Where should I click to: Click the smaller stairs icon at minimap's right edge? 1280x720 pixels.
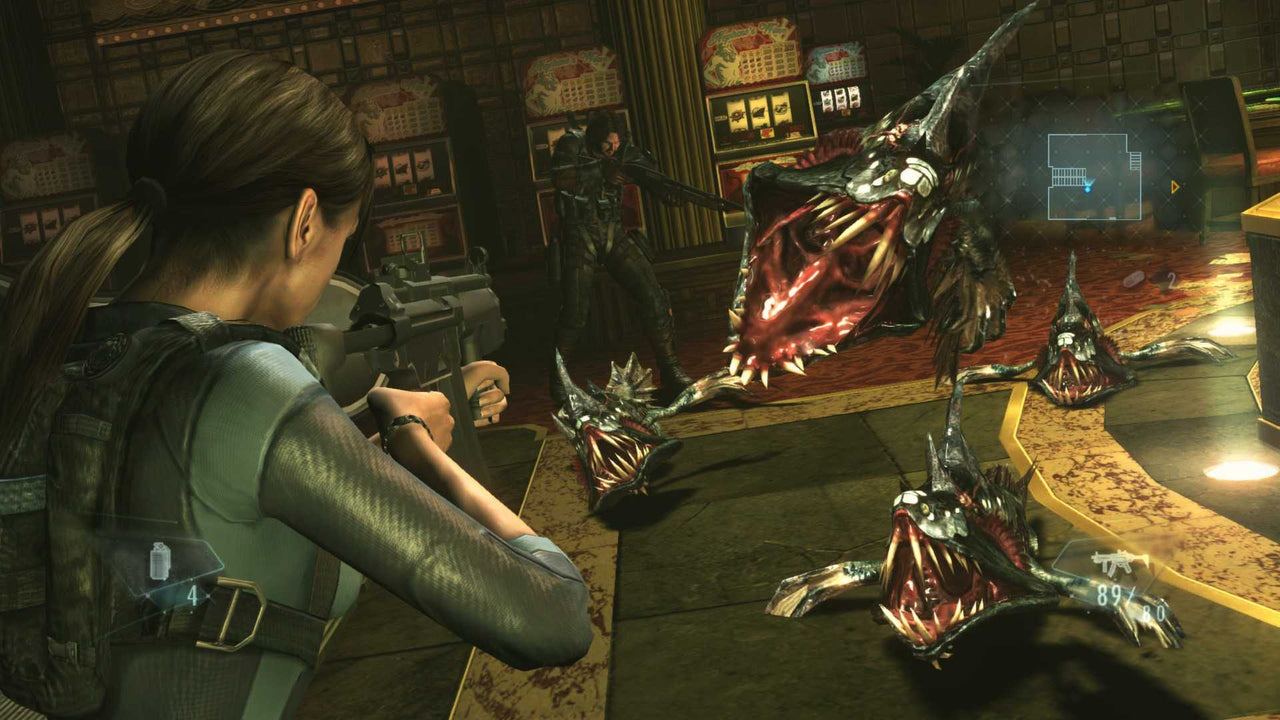[x=1136, y=159]
